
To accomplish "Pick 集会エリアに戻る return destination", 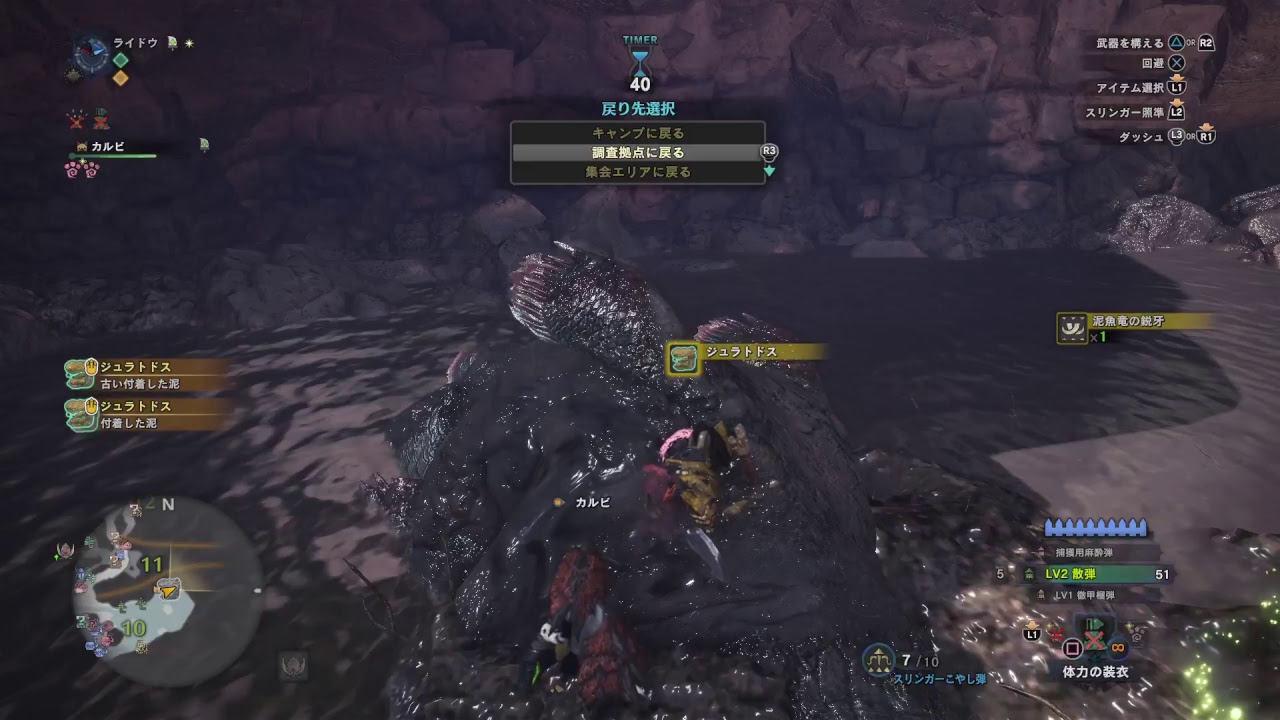I will pos(637,172).
